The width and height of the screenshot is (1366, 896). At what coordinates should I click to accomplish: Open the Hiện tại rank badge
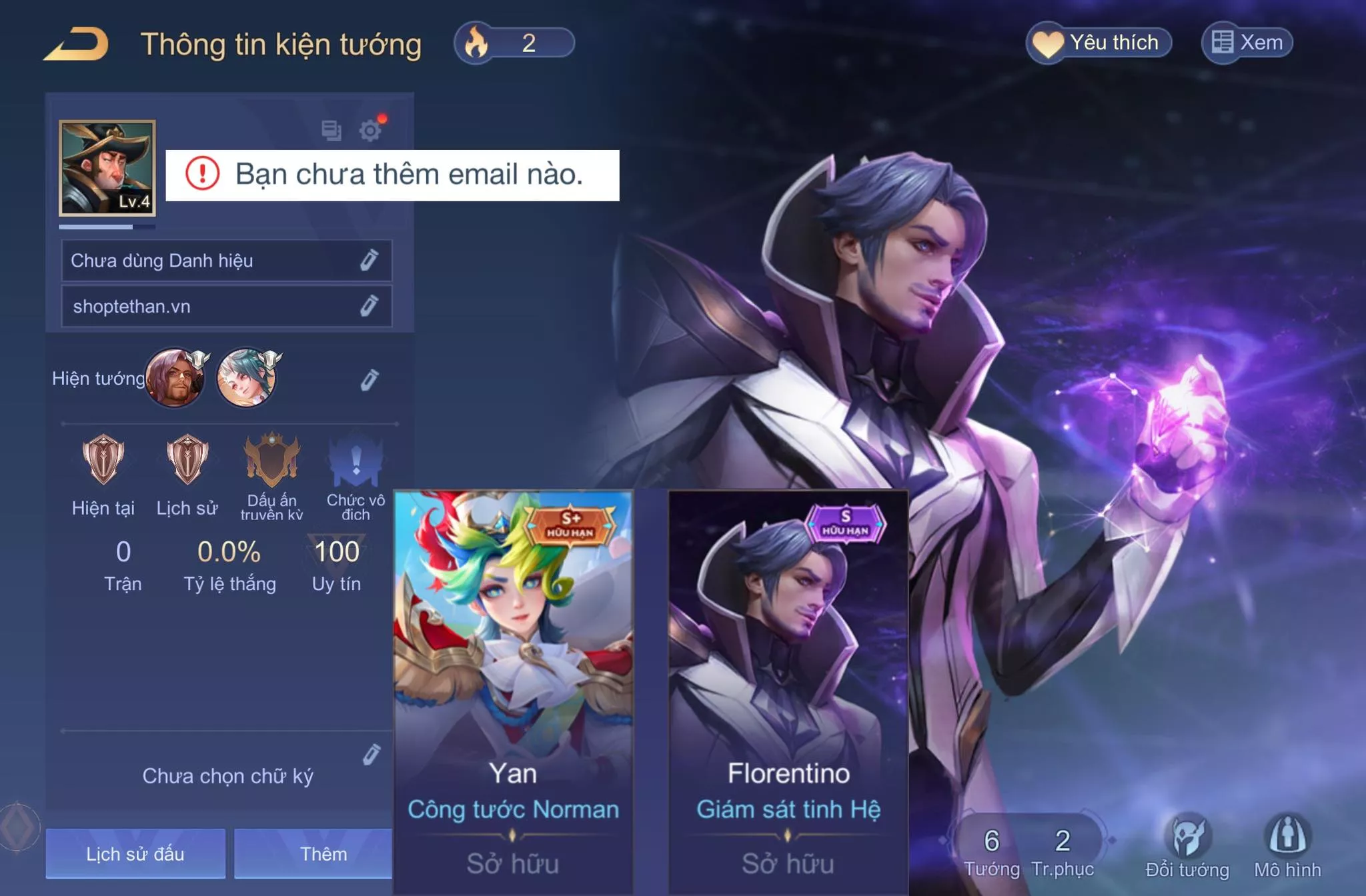[103, 460]
